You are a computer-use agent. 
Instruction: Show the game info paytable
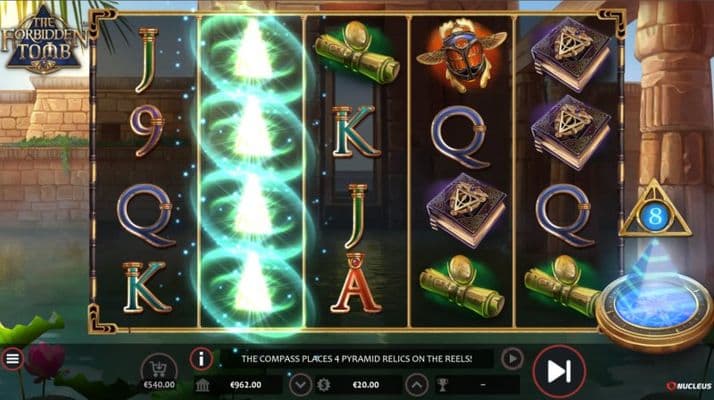click(201, 359)
